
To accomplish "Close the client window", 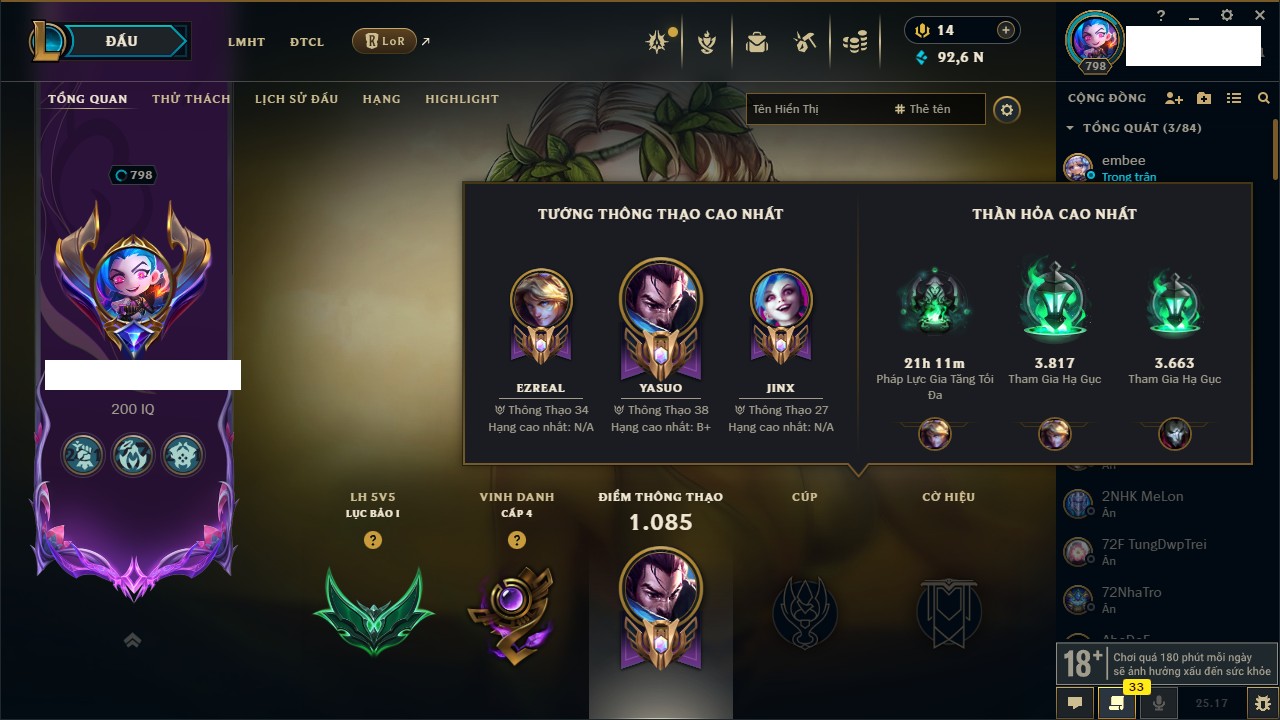I will click(x=1257, y=15).
